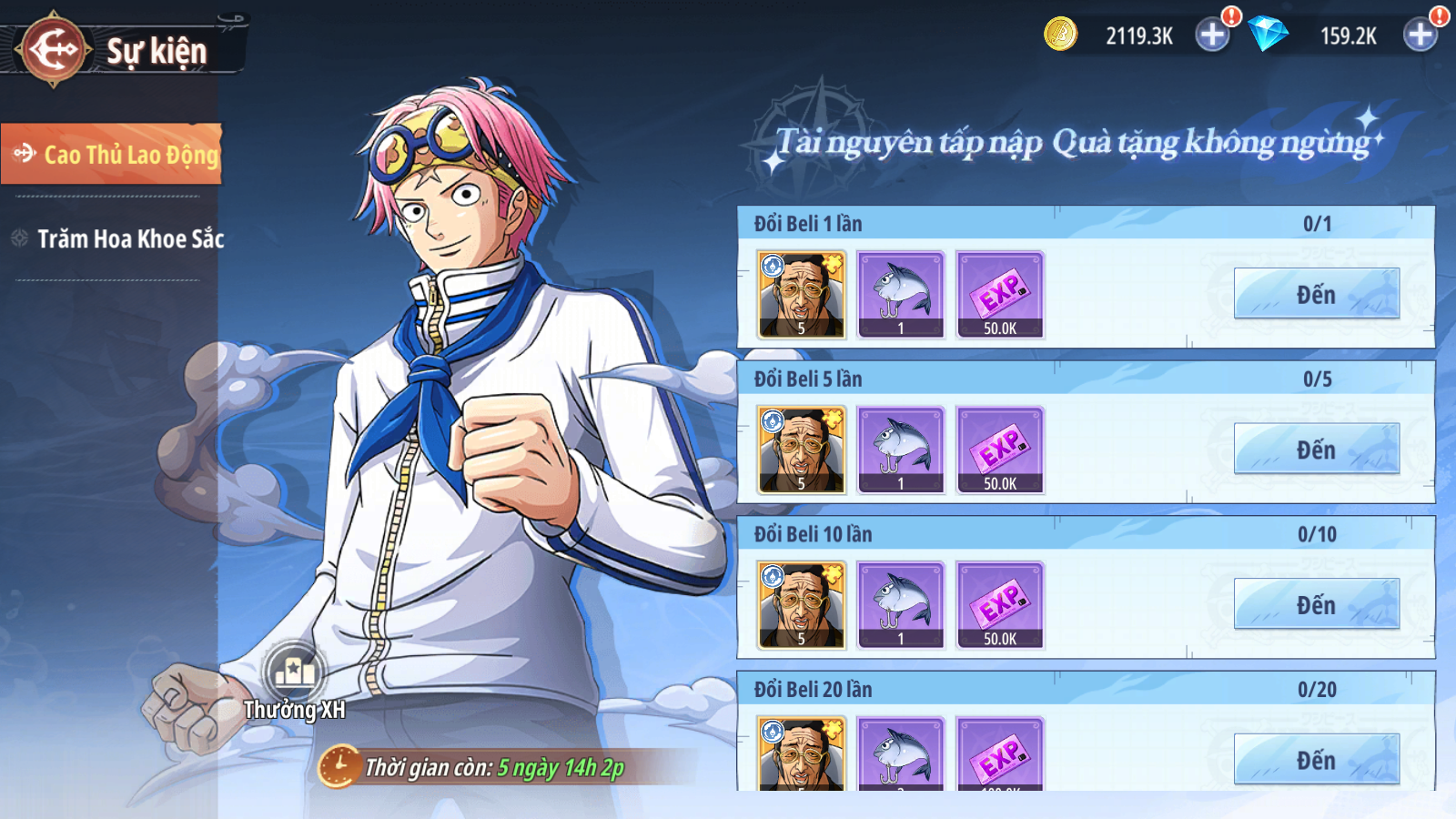Inspect fish reward in Đổi Beli 10 lần
This screenshot has height=819, width=1456.
(901, 605)
